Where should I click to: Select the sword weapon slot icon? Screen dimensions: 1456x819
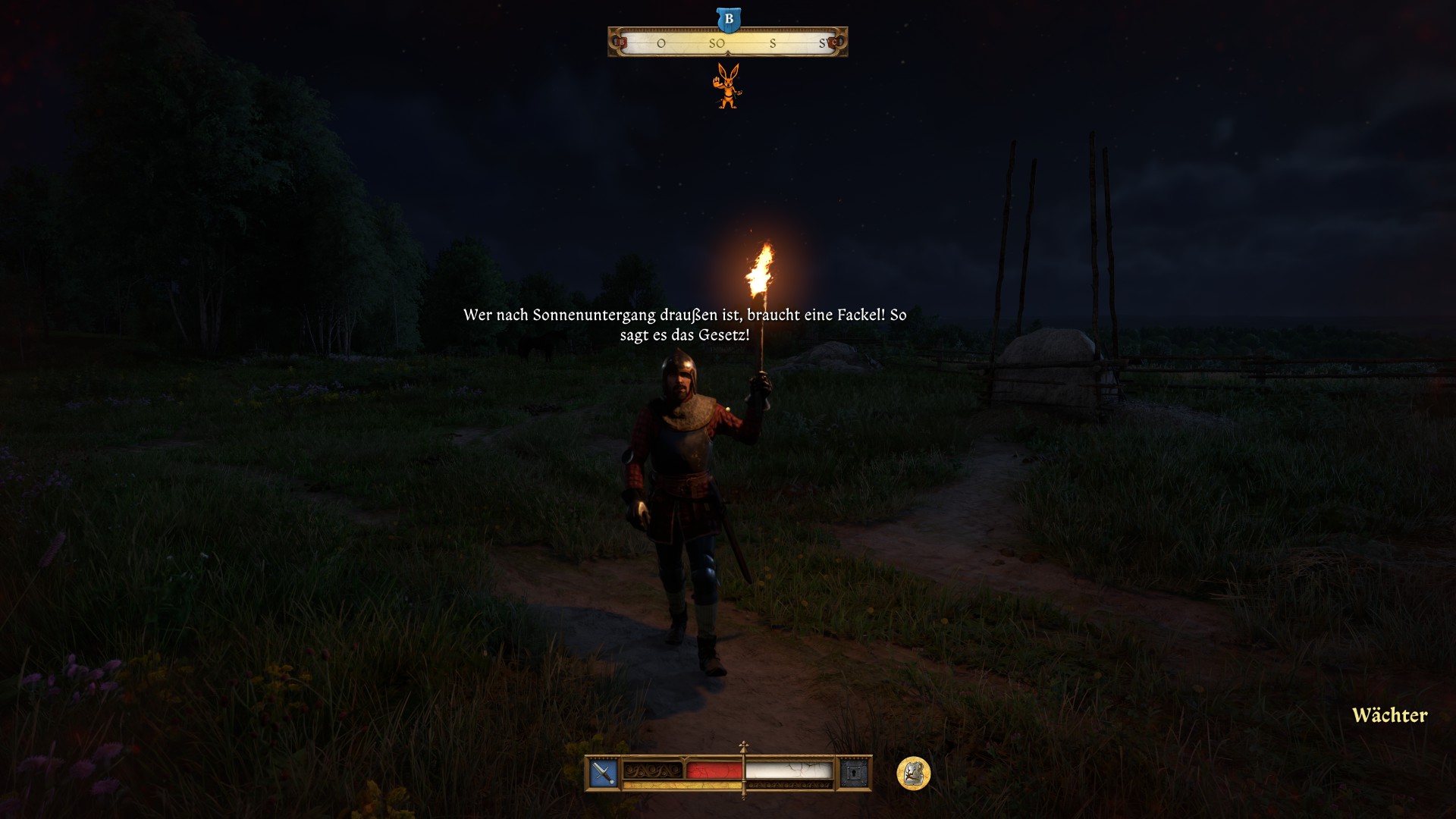tap(604, 773)
